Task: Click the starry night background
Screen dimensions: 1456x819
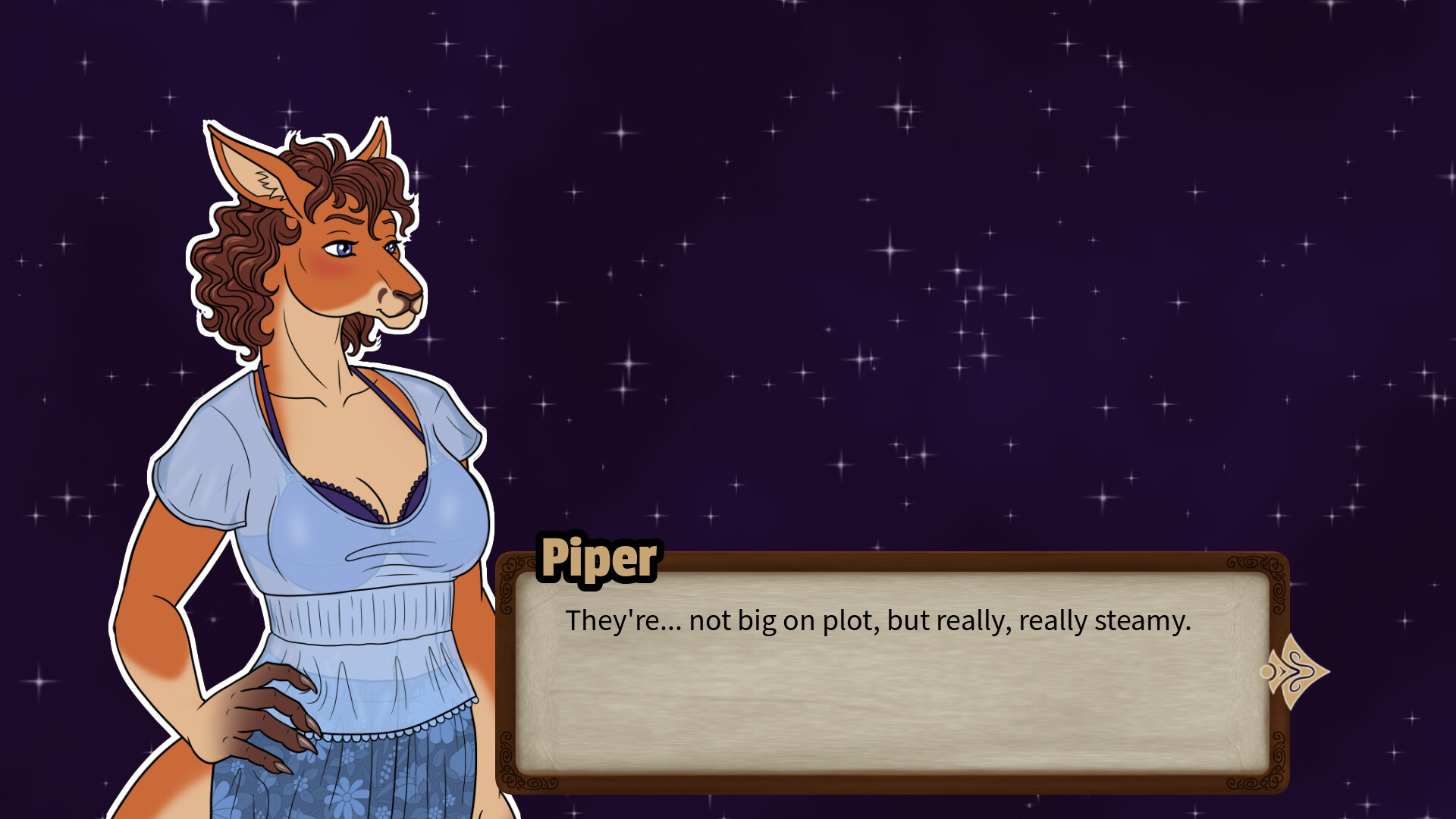Action: point(910,227)
